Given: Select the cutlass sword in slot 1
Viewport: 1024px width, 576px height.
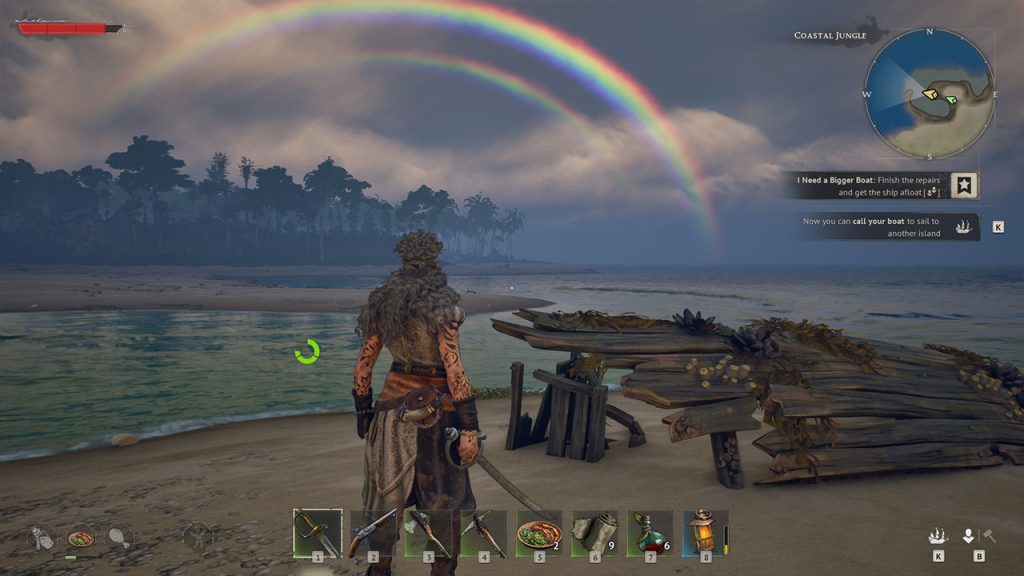Looking at the screenshot, I should 317,532.
